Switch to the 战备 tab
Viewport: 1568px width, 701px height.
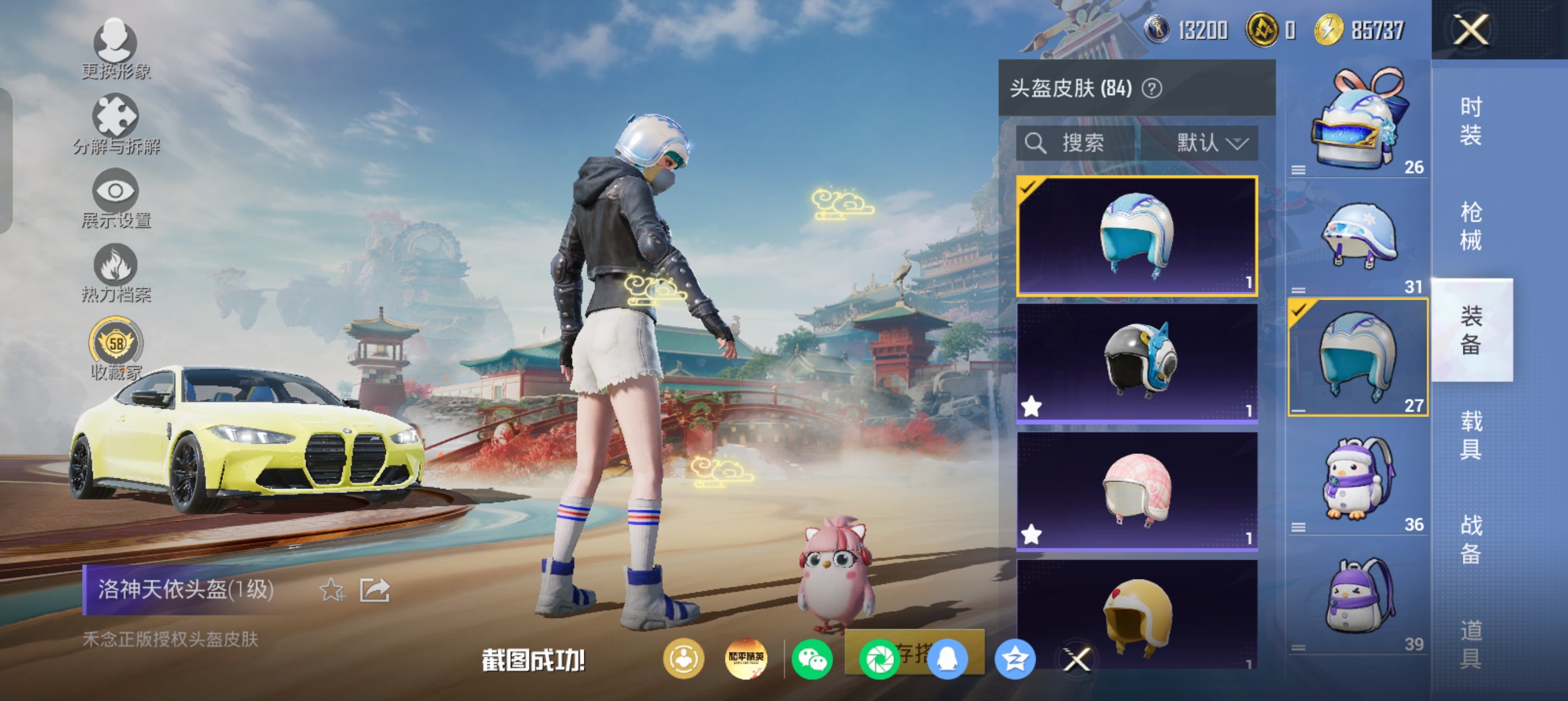coord(1471,539)
